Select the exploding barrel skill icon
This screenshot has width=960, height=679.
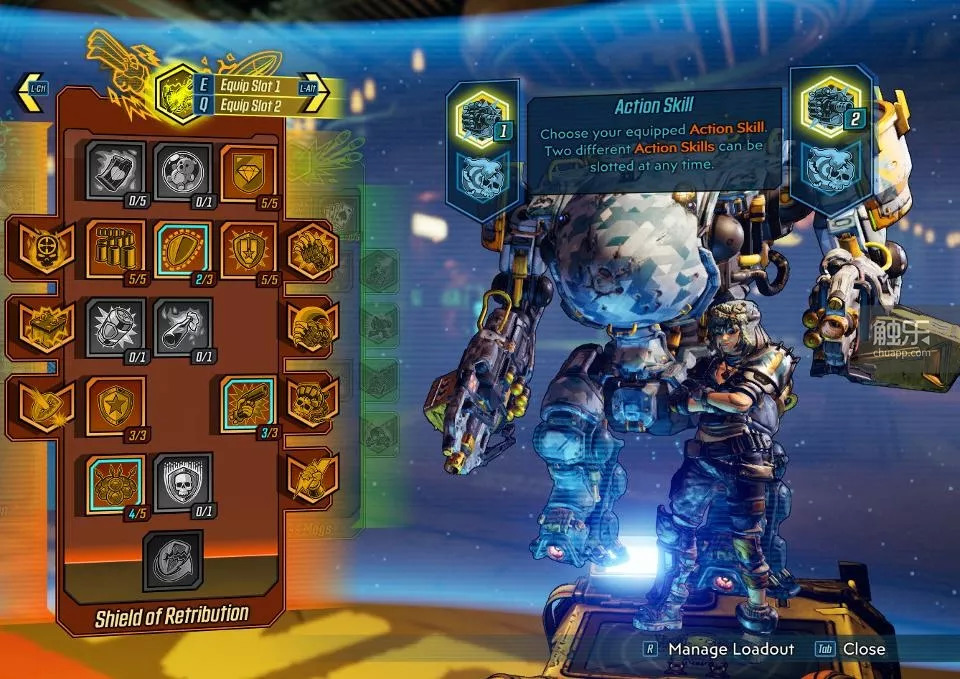[115, 326]
